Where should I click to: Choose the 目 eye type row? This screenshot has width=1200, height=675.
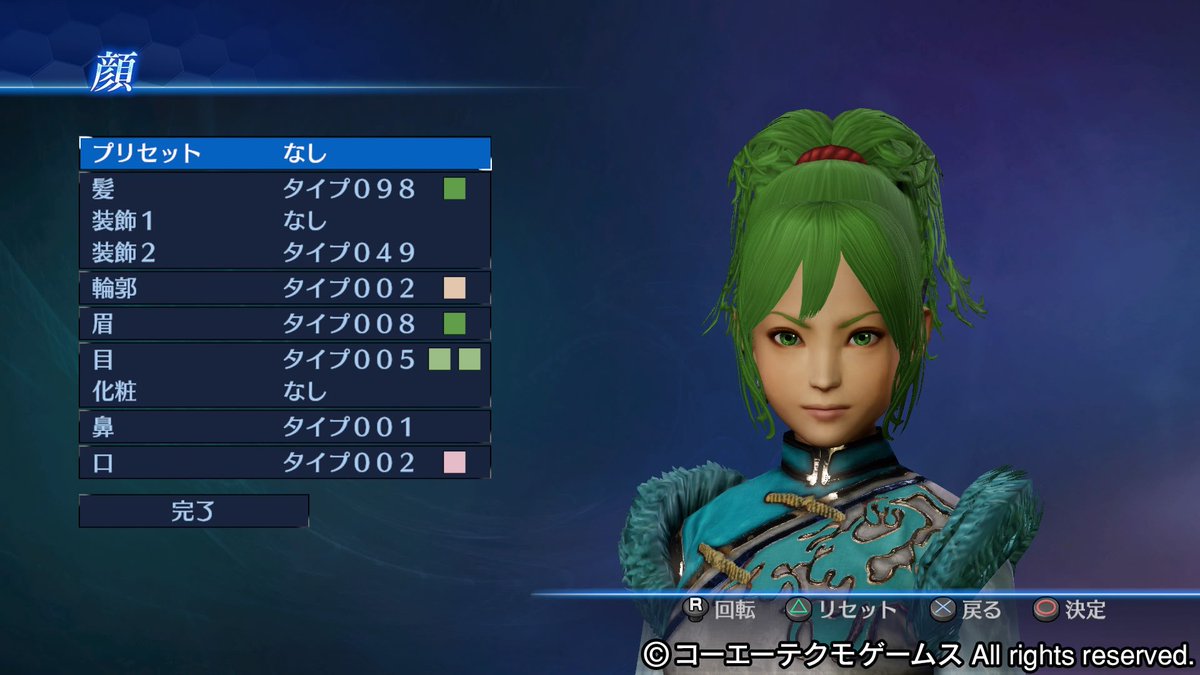(x=250, y=359)
